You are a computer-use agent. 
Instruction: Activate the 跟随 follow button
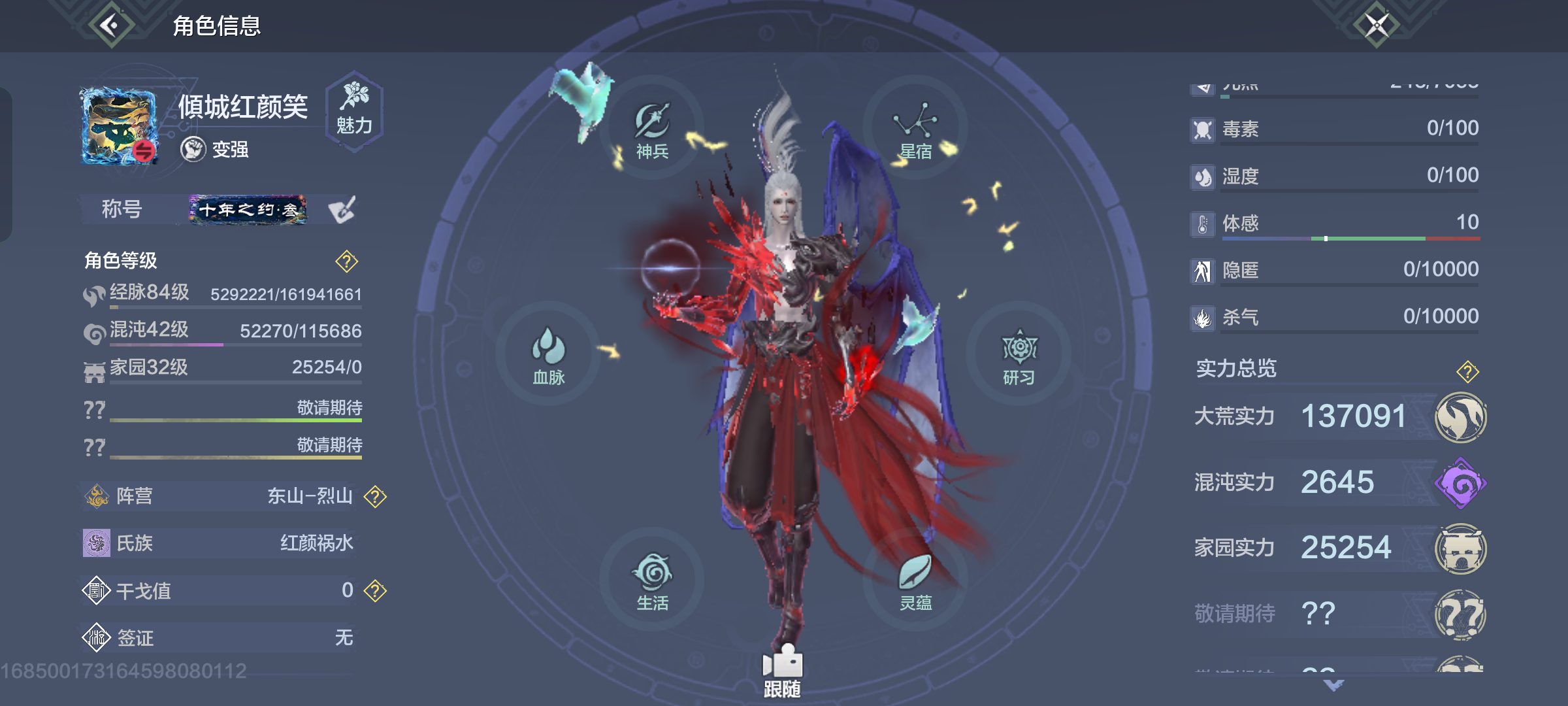click(782, 671)
